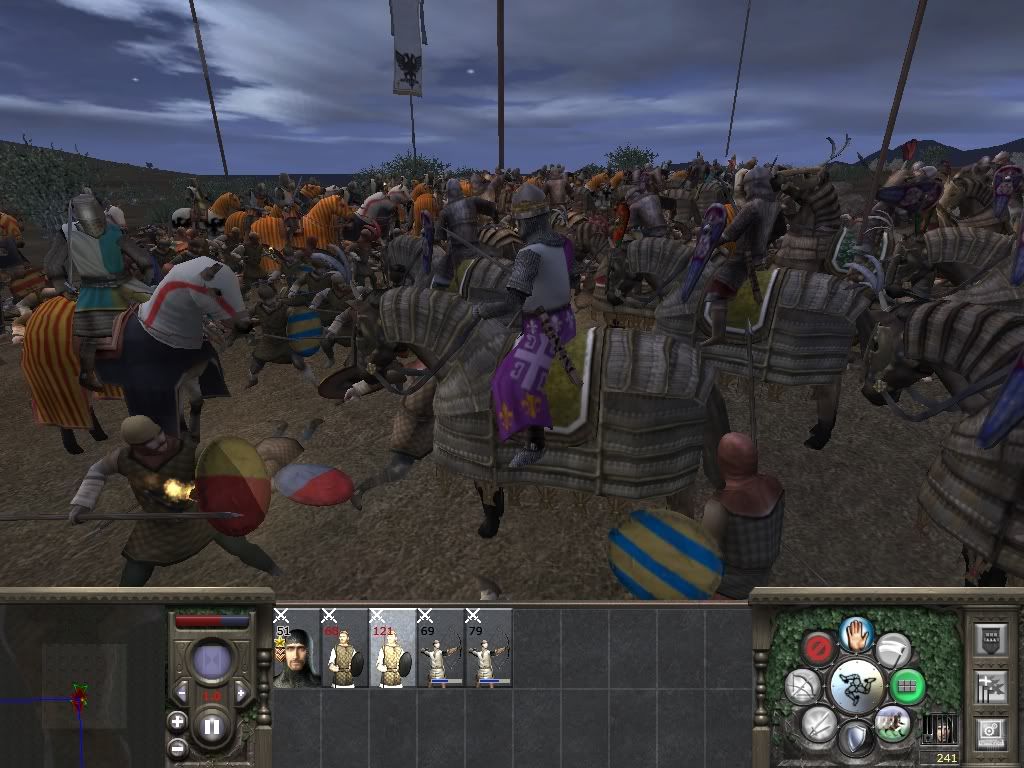1024x768 pixels.
Task: Zoom out the minimap with the round minus button
Action: pyautogui.click(x=177, y=746)
